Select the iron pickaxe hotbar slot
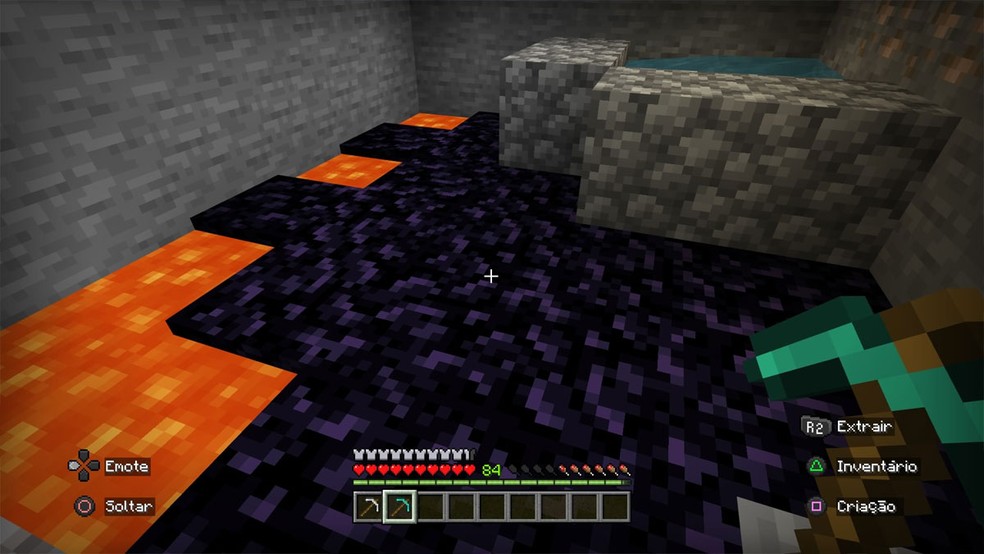Screen dimensions: 984x554 (x=370, y=507)
